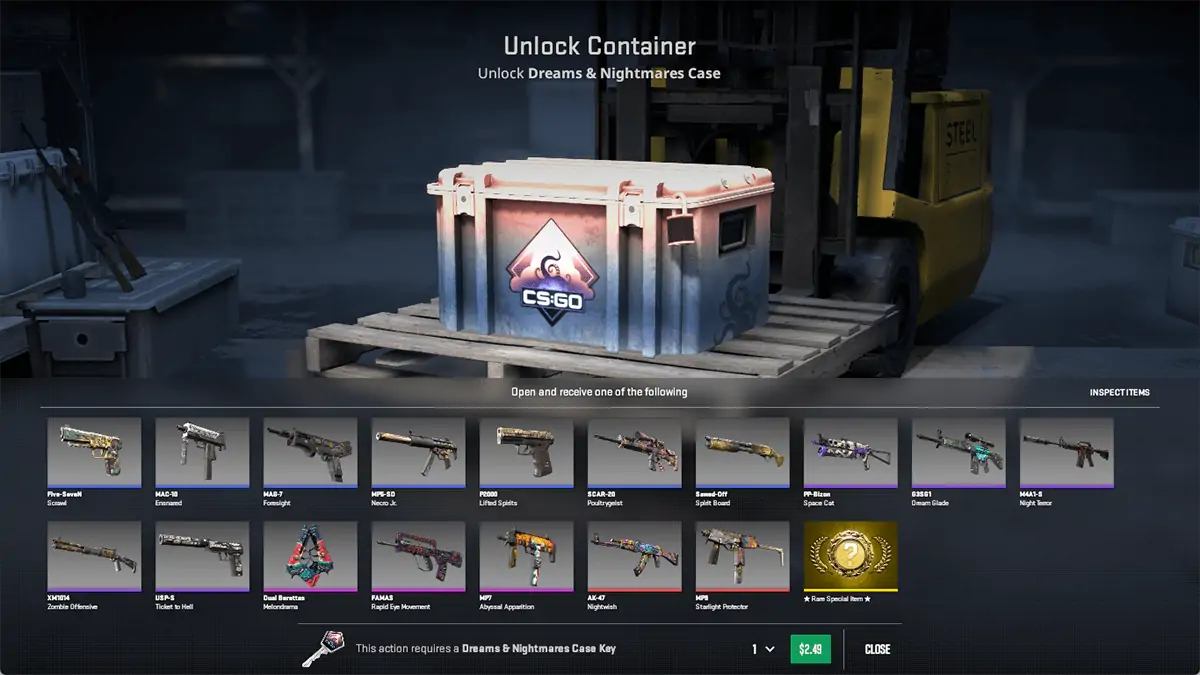Choose the USP-S Ticket to Hell skin
This screenshot has width=1200, height=675.
pos(202,556)
